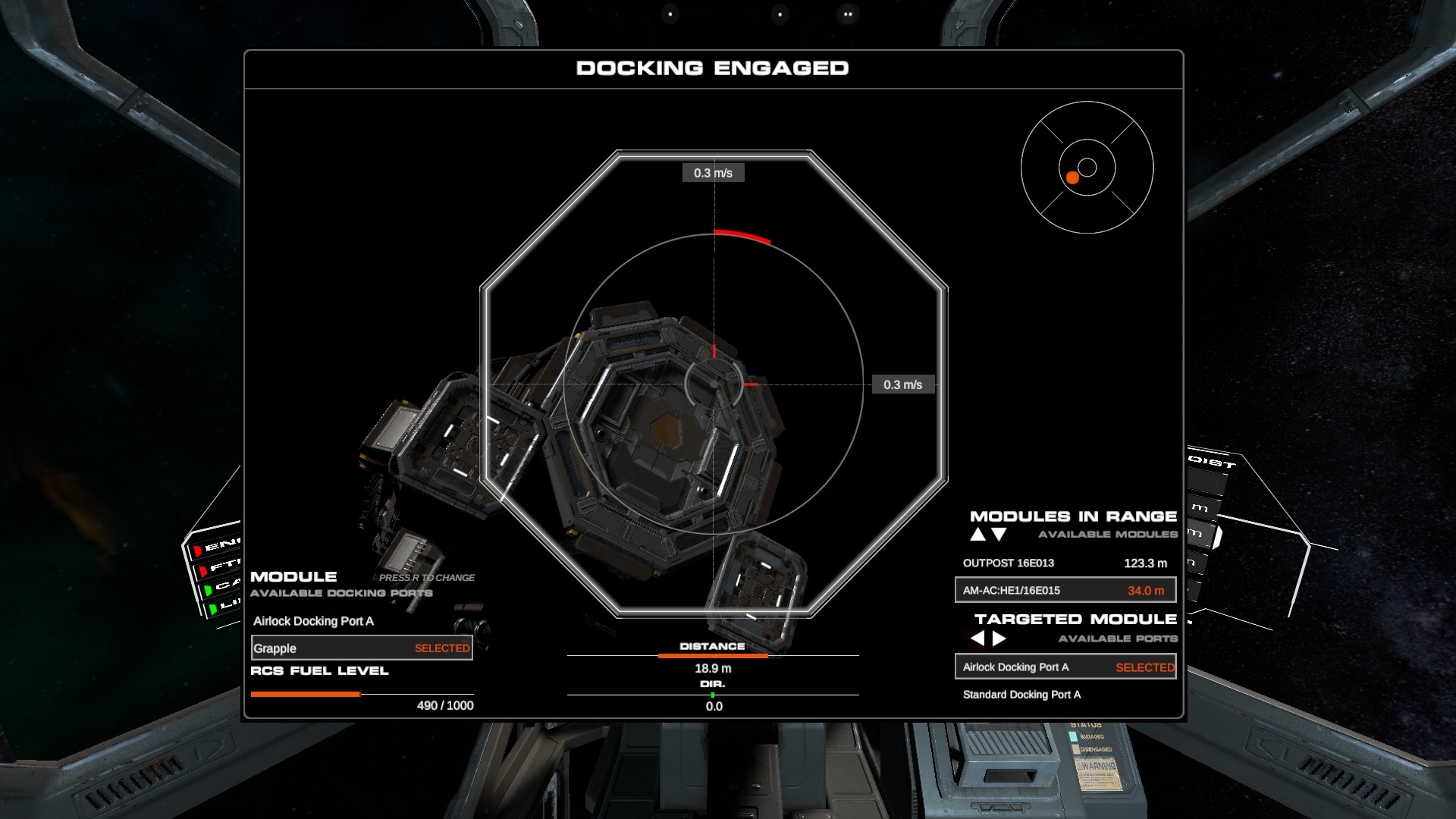
Task: Choose the AM-AC:HE1/16E015 module entry
Action: (x=1065, y=590)
